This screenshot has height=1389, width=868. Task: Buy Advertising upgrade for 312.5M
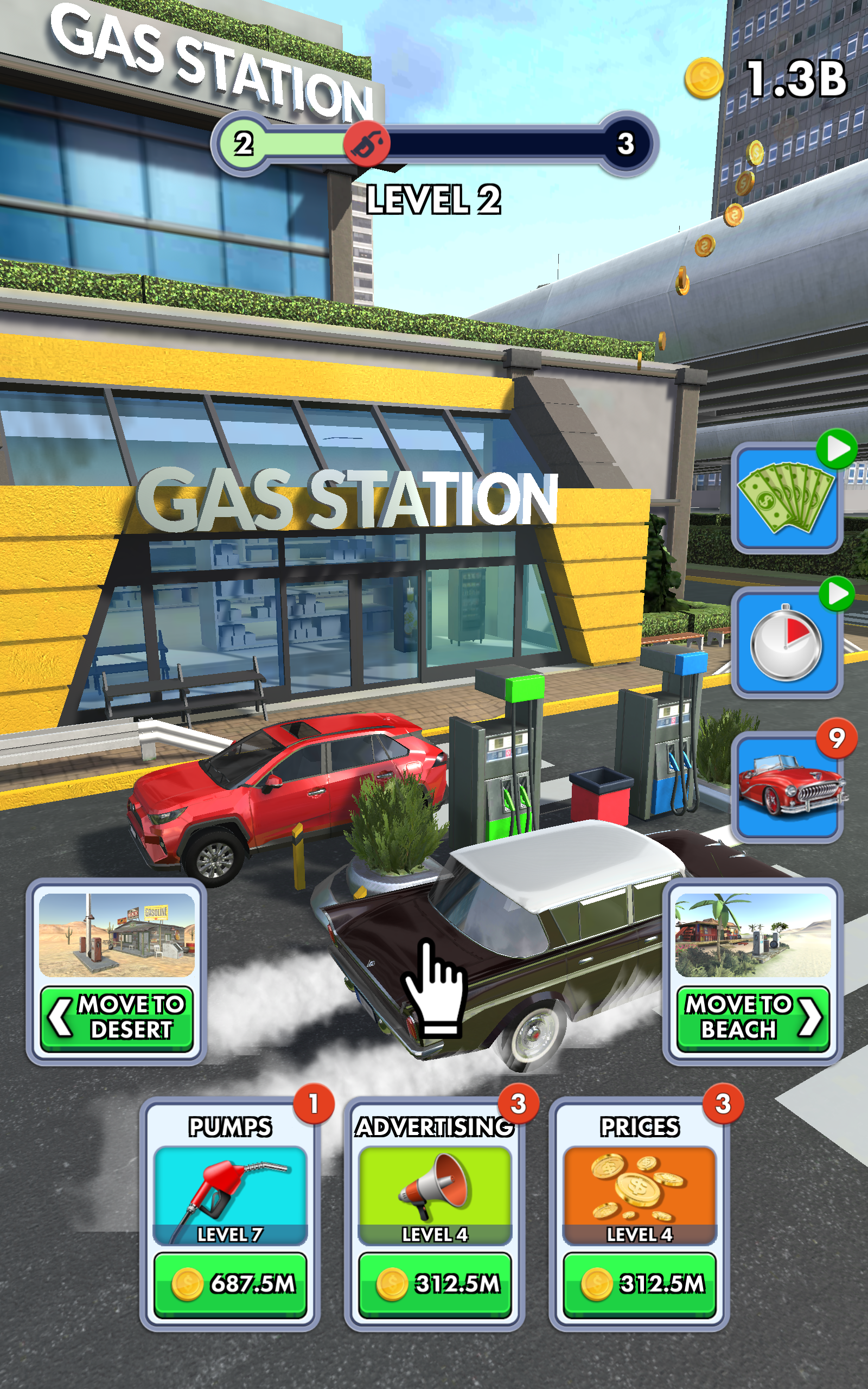(435, 1283)
